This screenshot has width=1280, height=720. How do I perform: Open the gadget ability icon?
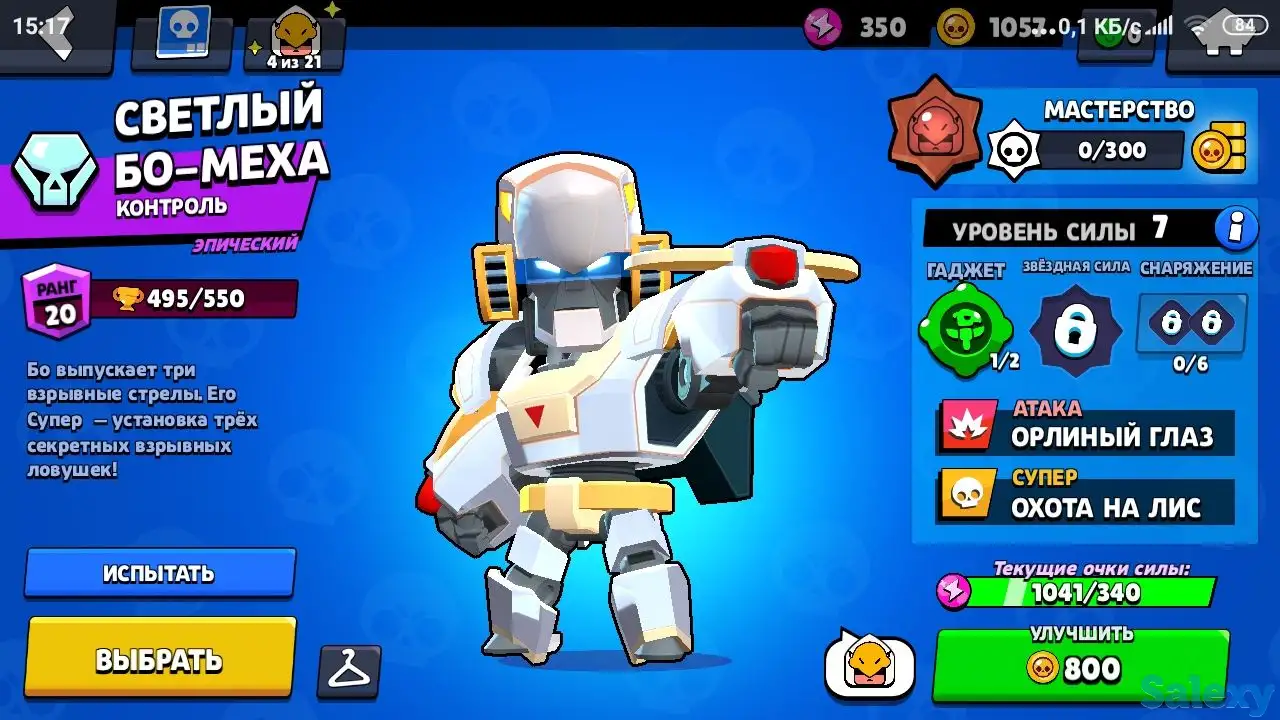tap(966, 323)
